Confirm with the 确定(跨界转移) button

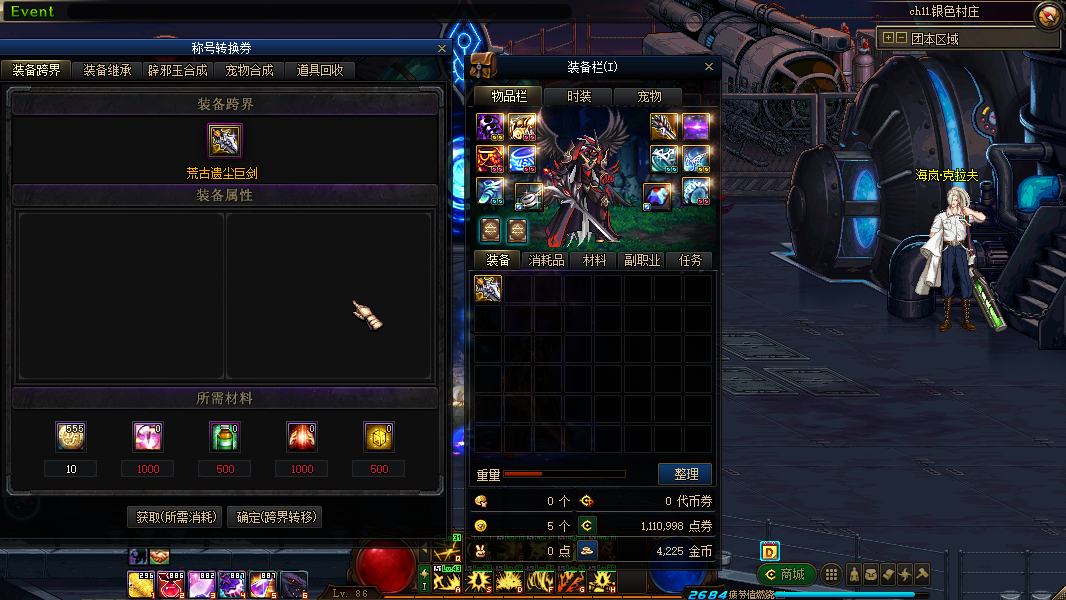point(274,517)
